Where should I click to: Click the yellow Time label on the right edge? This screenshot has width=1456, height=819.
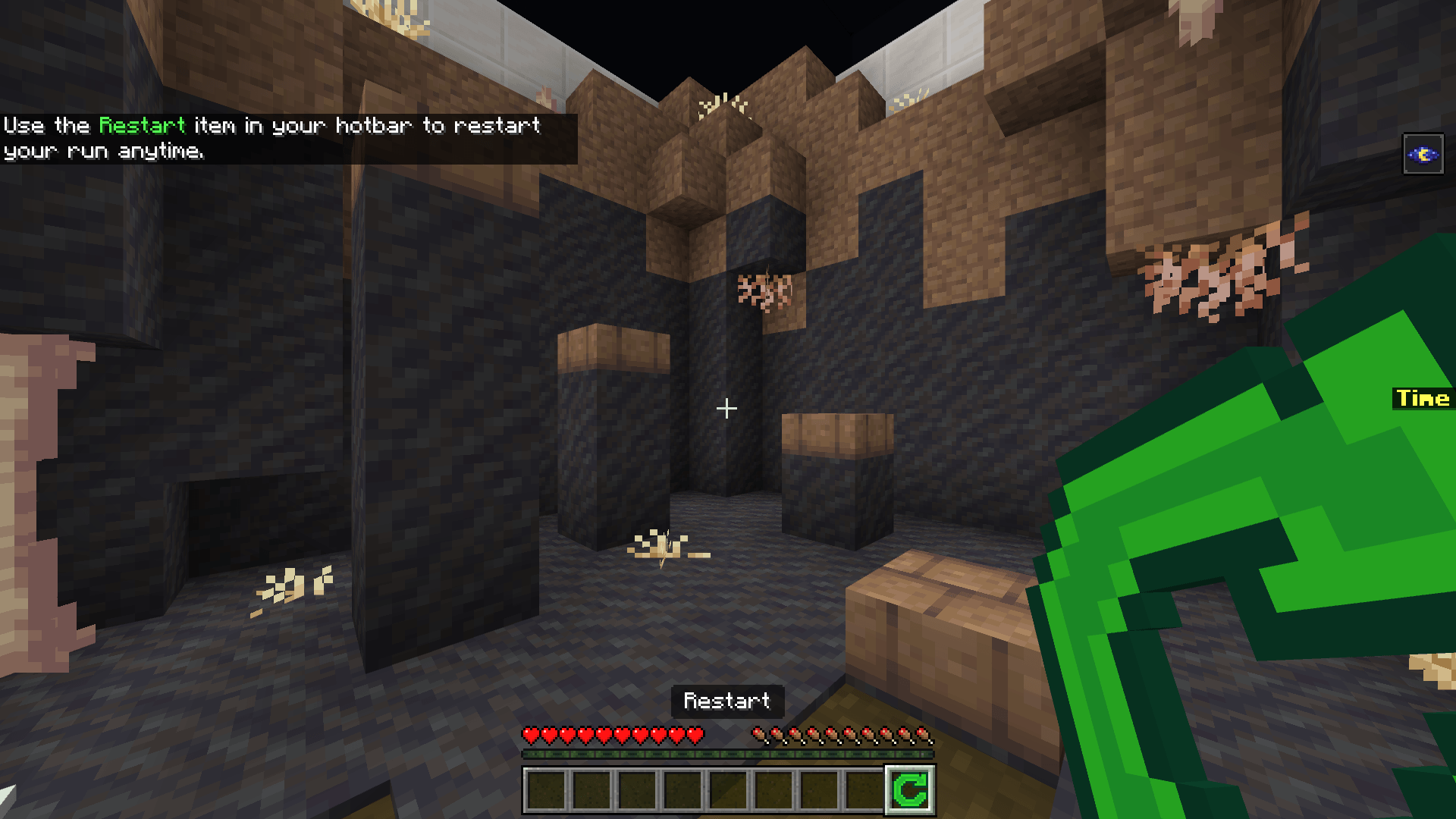click(x=1424, y=398)
